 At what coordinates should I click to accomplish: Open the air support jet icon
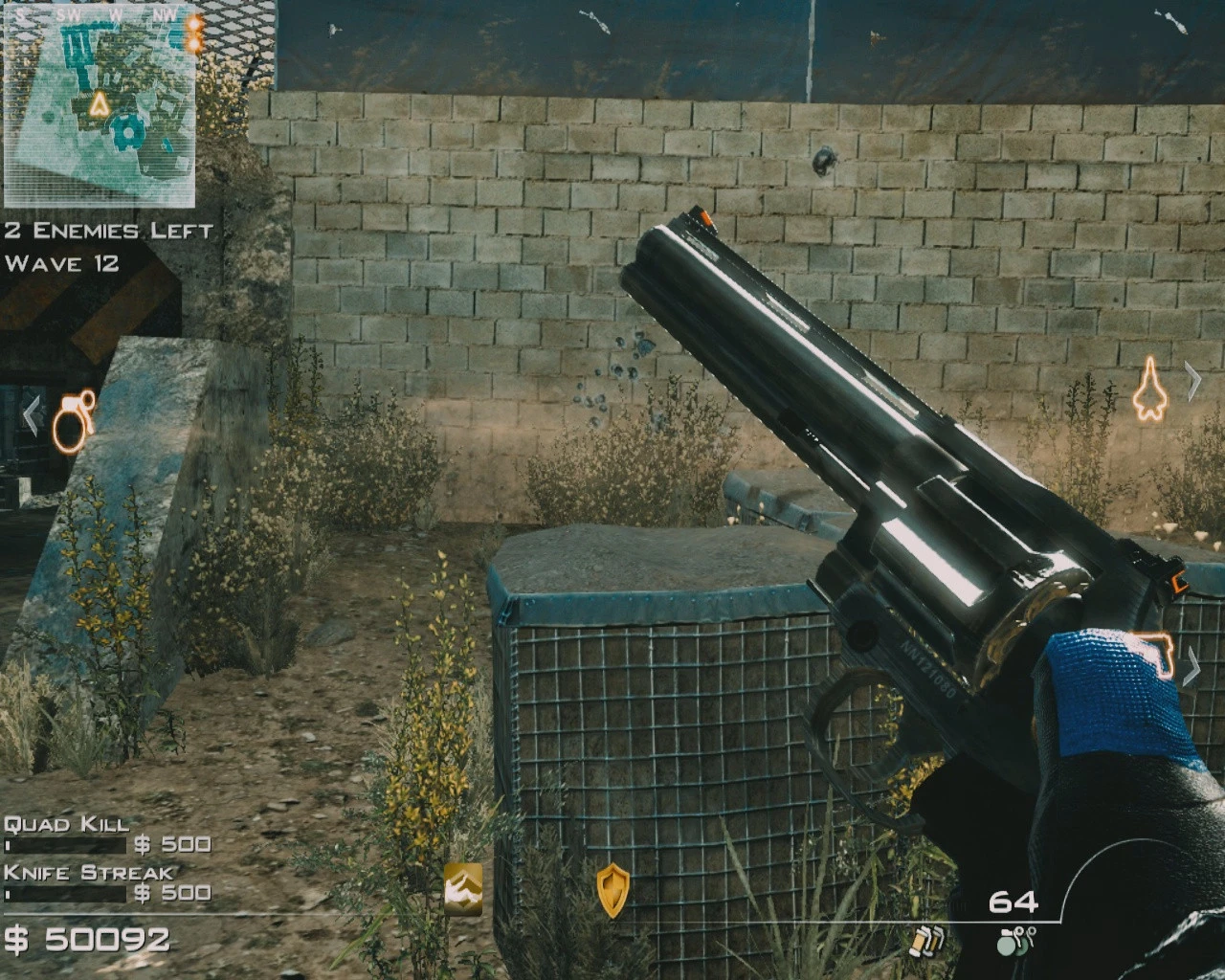[1151, 390]
